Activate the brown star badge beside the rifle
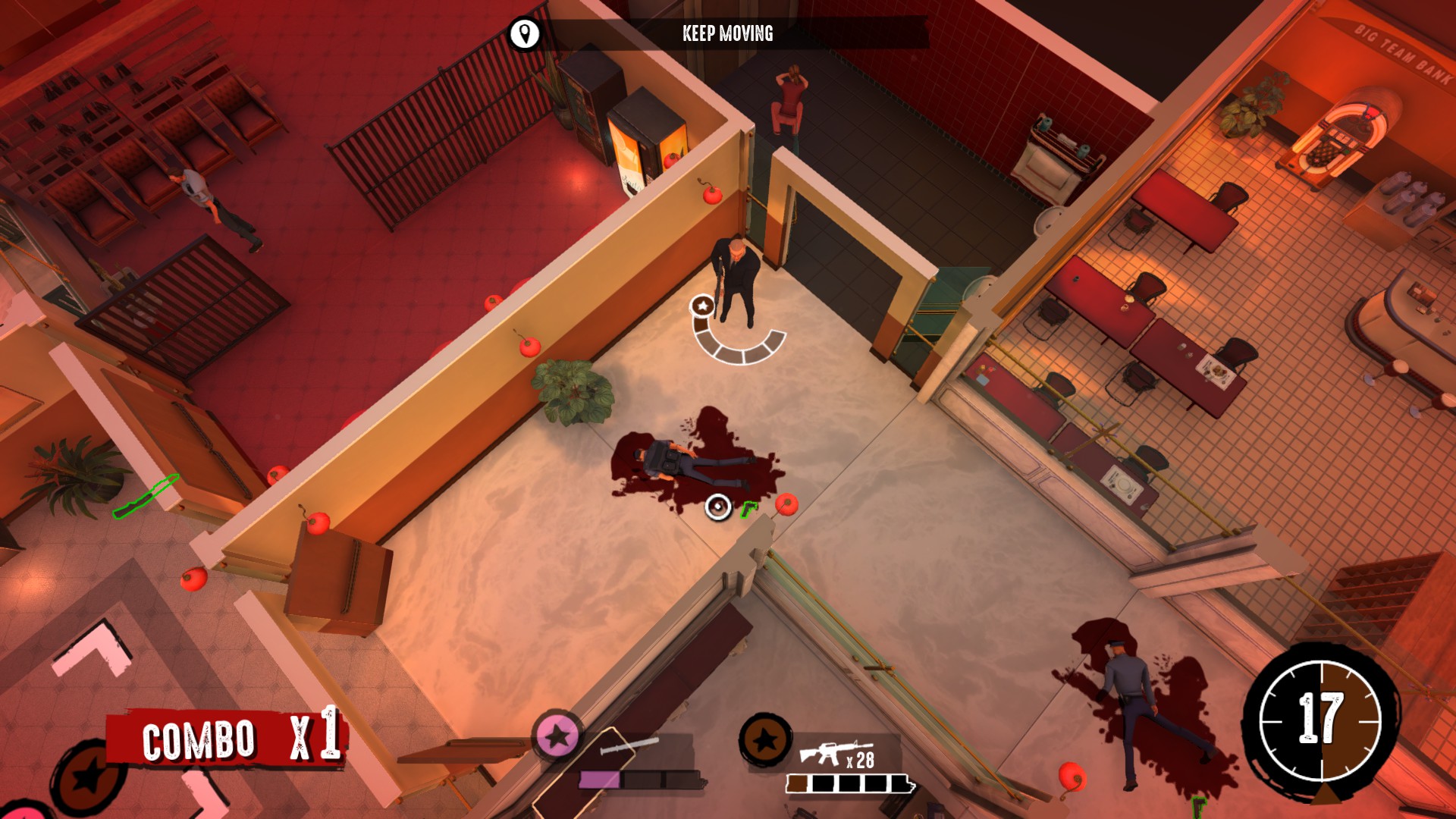The width and height of the screenshot is (1456, 819). (765, 739)
